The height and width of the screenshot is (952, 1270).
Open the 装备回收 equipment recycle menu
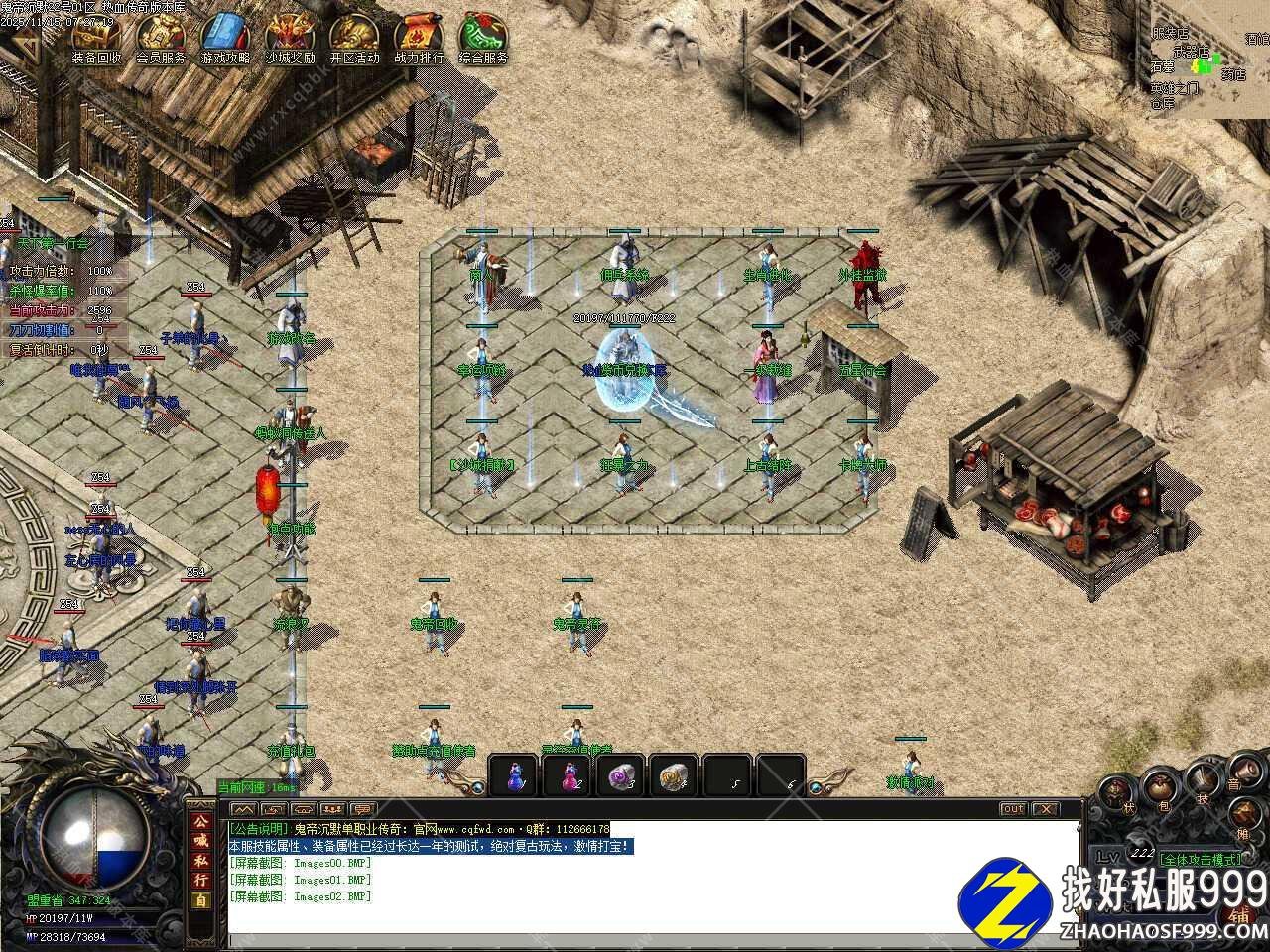click(x=96, y=40)
